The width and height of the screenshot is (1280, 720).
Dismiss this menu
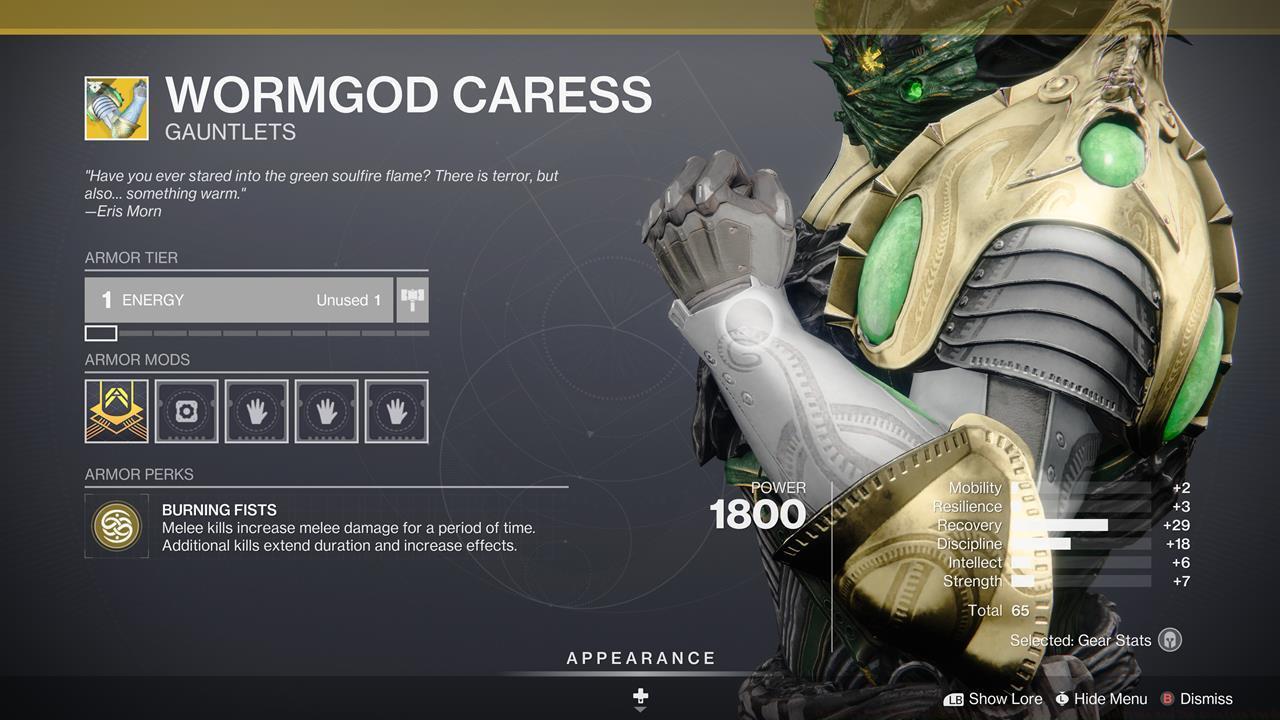1205,699
